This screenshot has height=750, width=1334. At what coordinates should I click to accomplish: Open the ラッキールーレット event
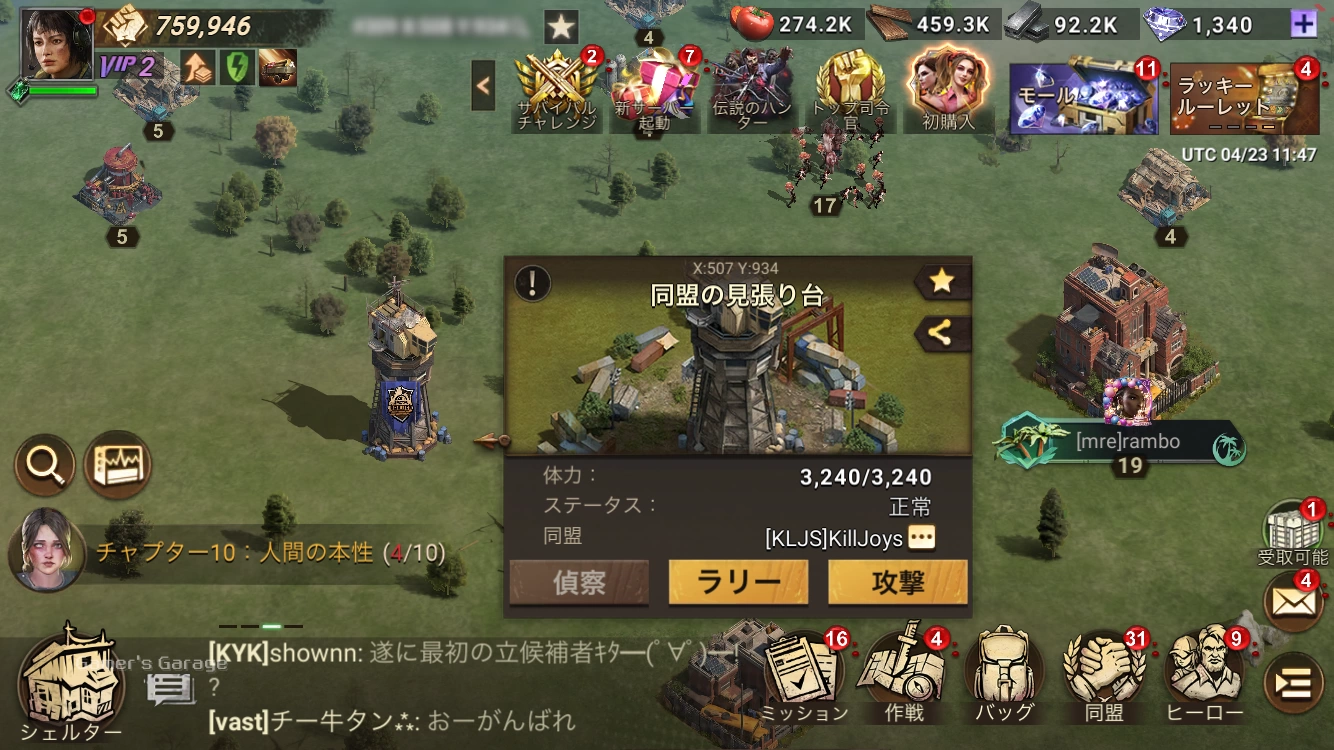[x=1243, y=98]
